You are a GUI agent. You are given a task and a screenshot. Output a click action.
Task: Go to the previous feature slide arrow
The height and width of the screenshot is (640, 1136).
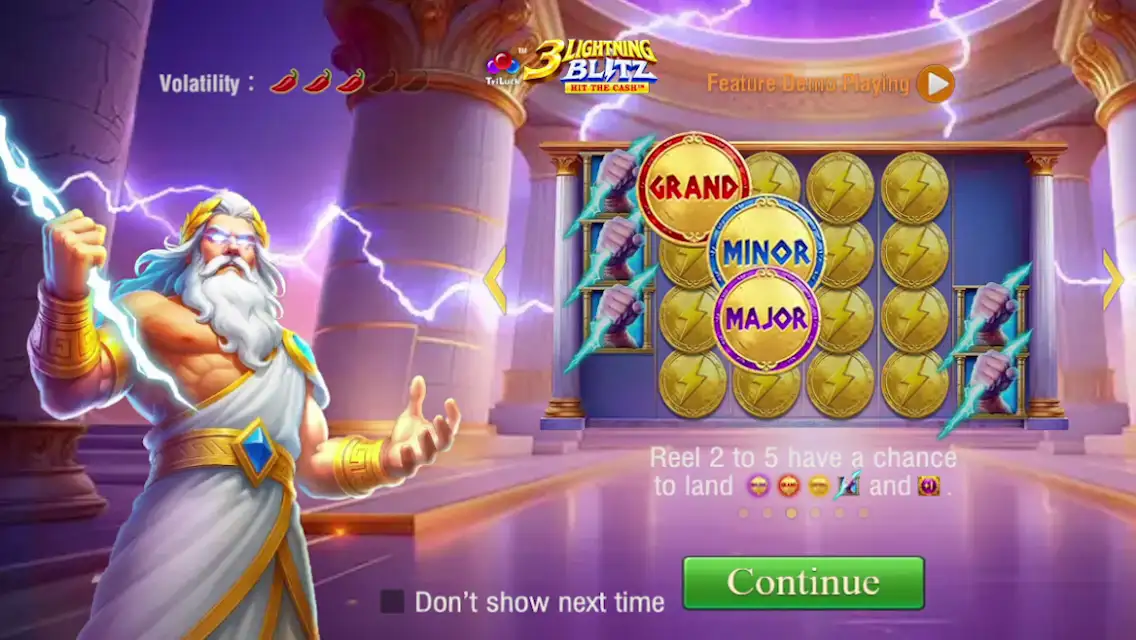(495, 281)
